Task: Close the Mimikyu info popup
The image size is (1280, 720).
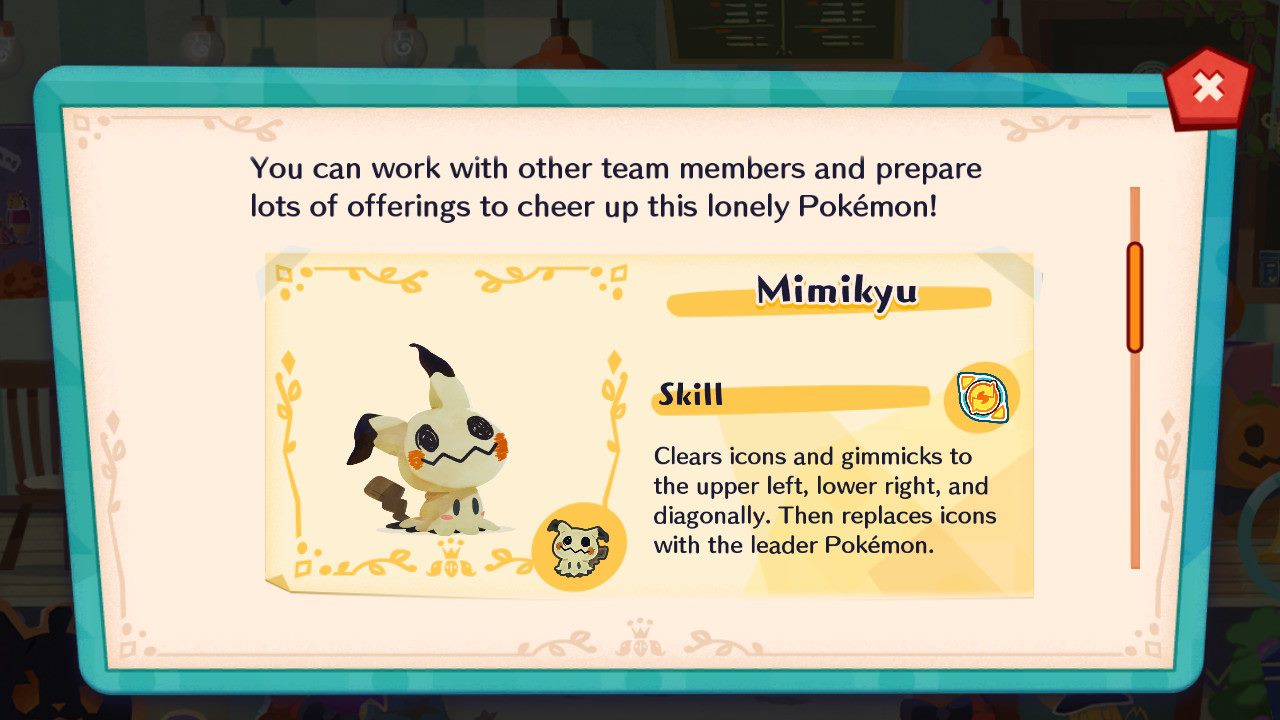Action: click(x=1208, y=89)
